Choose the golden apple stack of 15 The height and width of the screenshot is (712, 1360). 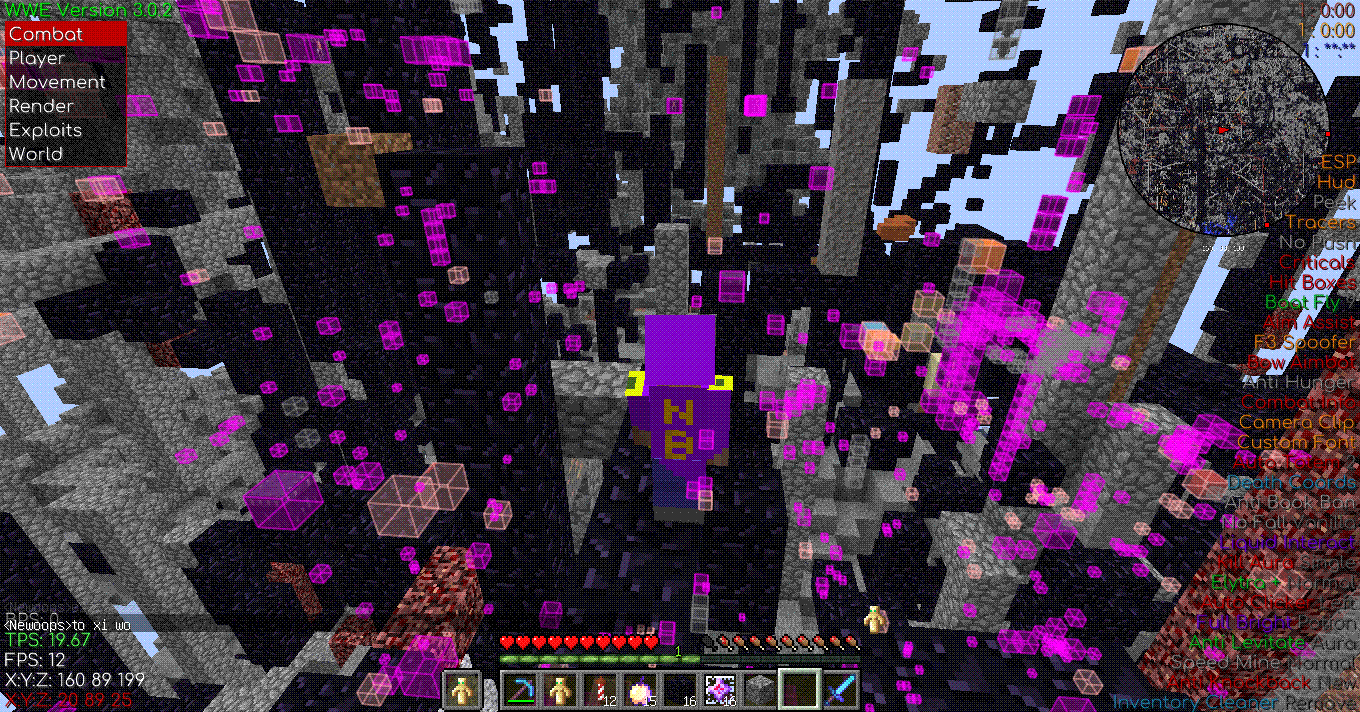point(640,690)
